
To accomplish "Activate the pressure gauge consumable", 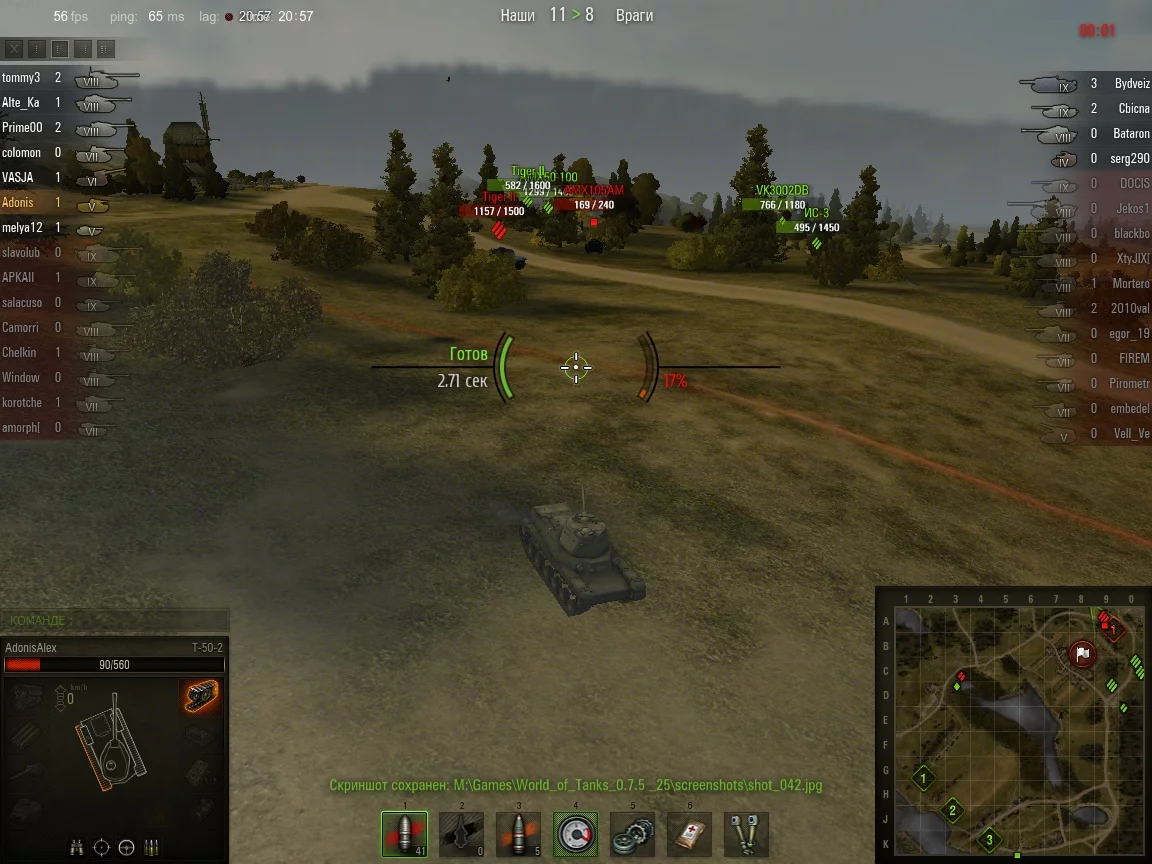I will [575, 834].
